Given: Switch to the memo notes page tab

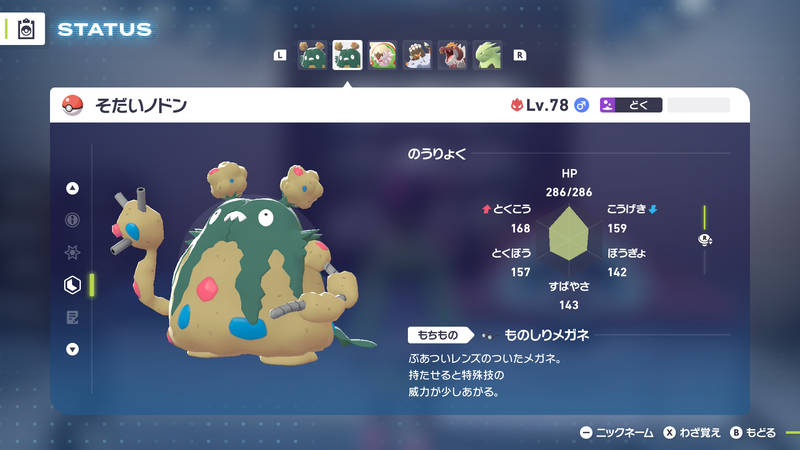Looking at the screenshot, I should [72, 317].
